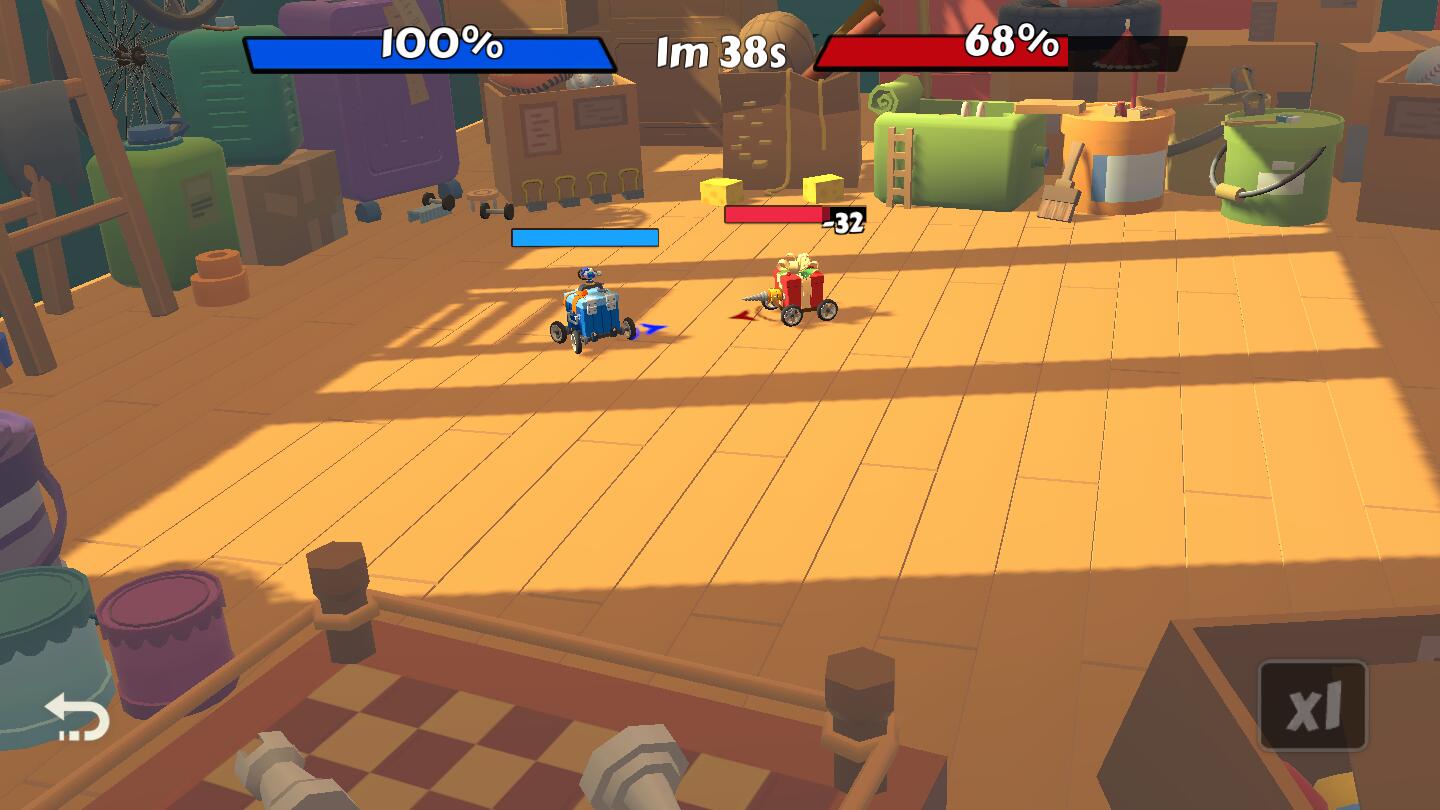The image size is (1440, 810).
Task: Click the back arrow button
Action: [x=77, y=717]
